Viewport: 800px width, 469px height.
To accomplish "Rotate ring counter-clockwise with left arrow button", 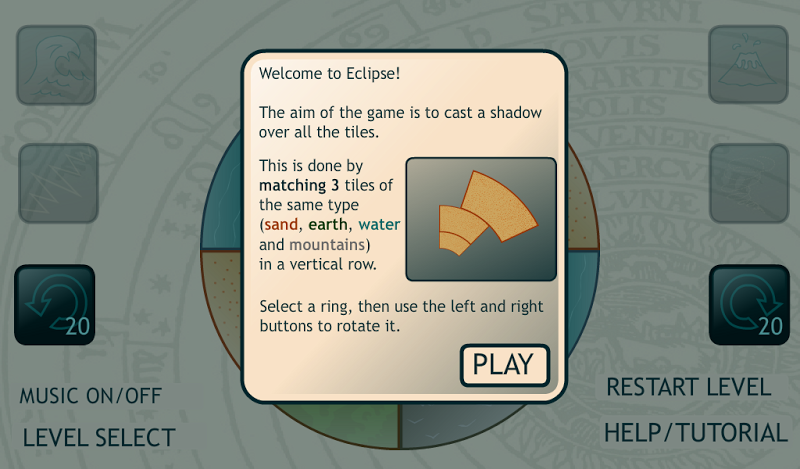I will click(56, 305).
